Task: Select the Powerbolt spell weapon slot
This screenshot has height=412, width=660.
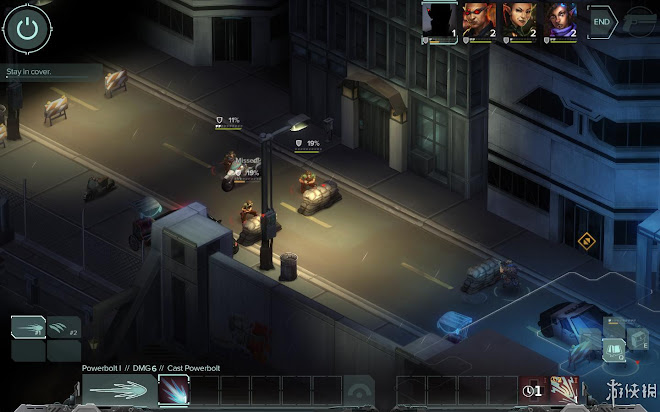Action: coord(29,327)
